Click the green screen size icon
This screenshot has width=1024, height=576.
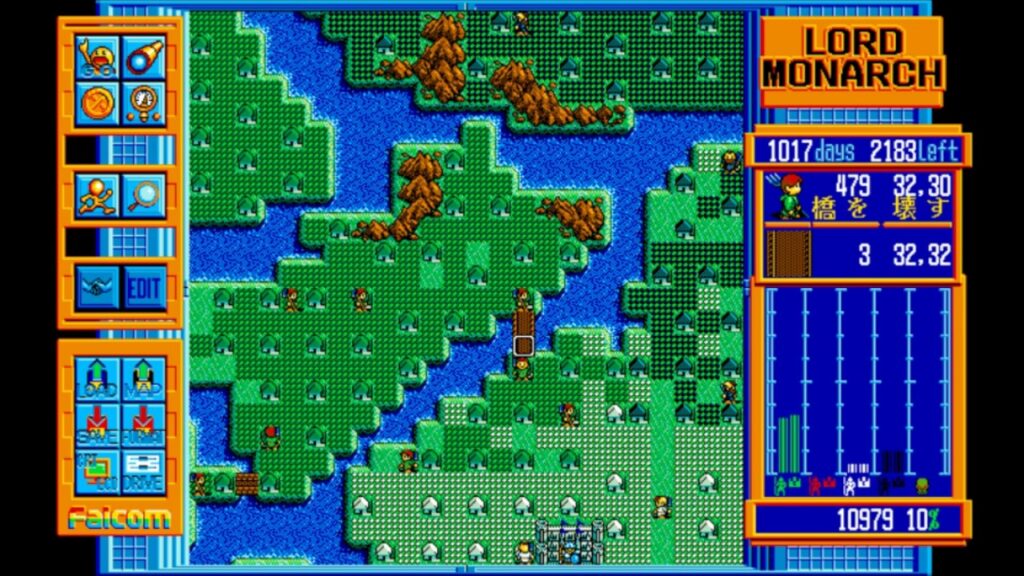(x=98, y=470)
